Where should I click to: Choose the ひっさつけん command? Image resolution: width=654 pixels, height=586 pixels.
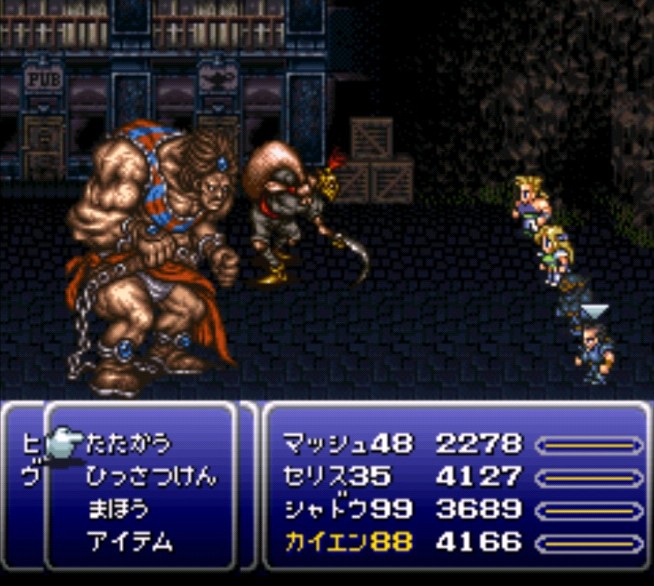[x=149, y=476]
